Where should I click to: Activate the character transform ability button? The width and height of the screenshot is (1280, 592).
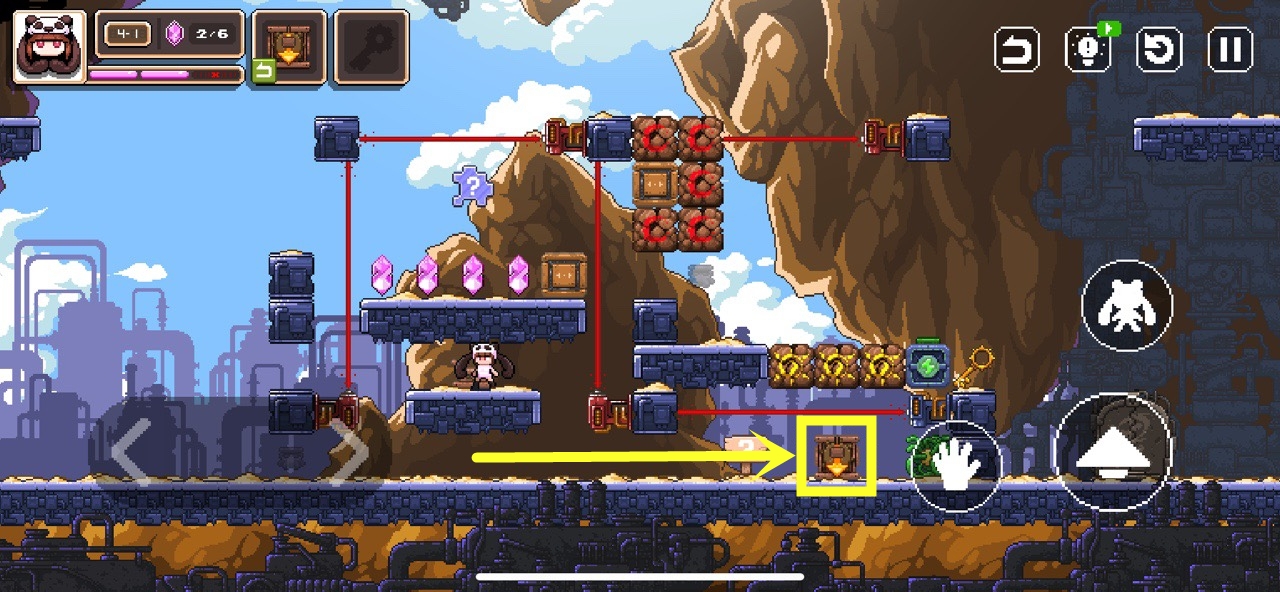click(1127, 305)
